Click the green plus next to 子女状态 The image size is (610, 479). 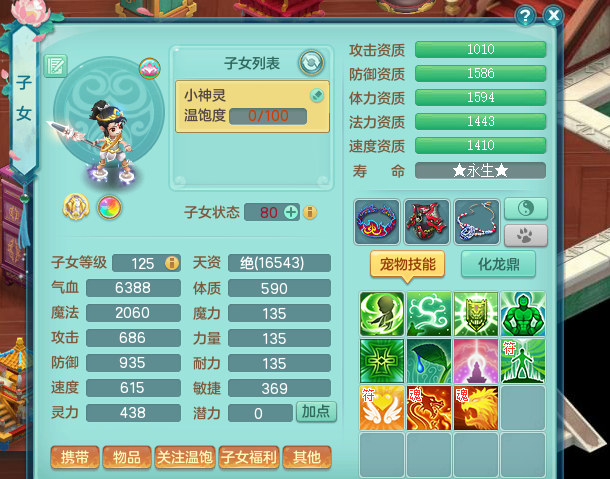tap(291, 212)
